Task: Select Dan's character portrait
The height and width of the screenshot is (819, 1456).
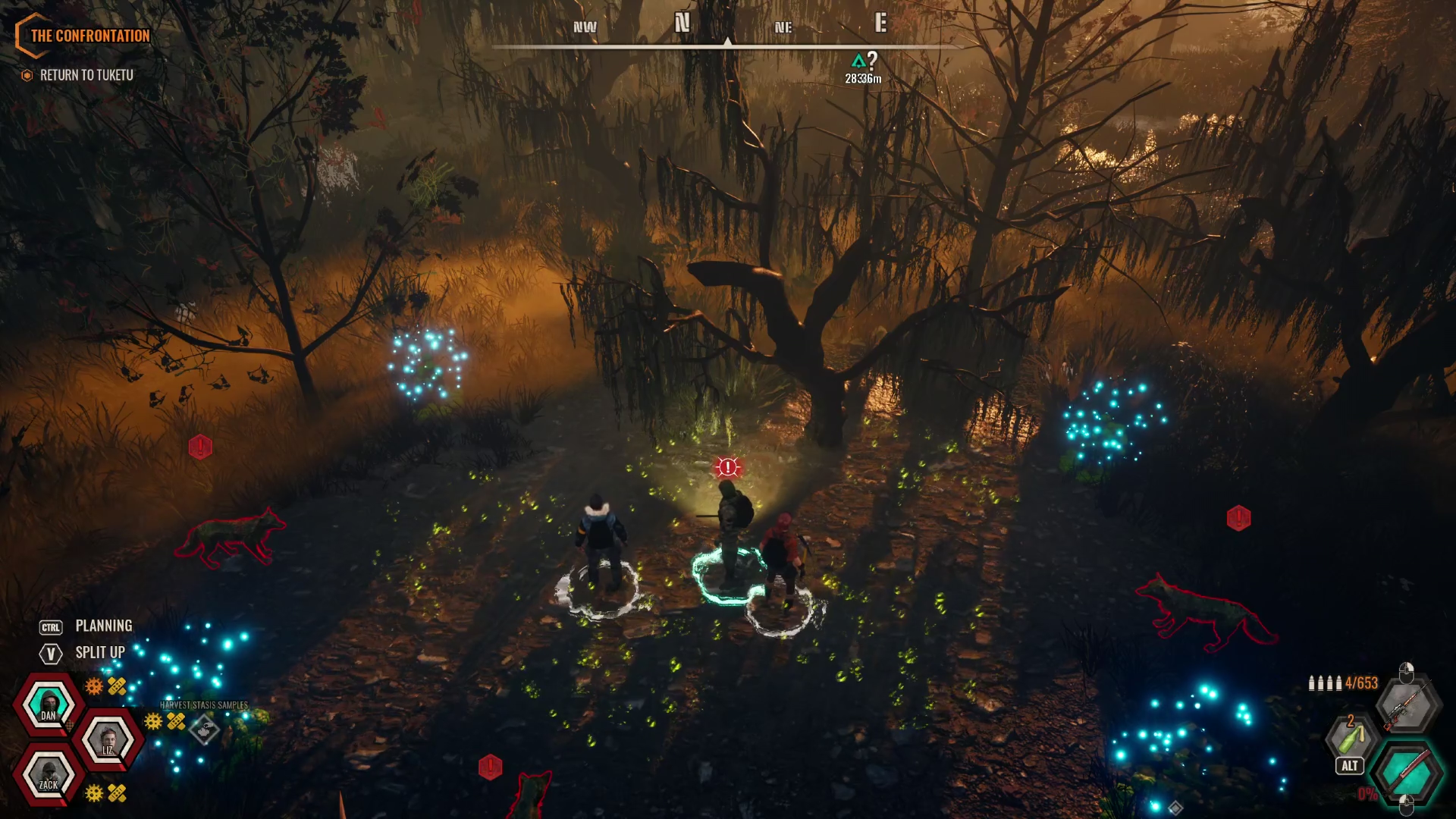Action: tap(49, 704)
